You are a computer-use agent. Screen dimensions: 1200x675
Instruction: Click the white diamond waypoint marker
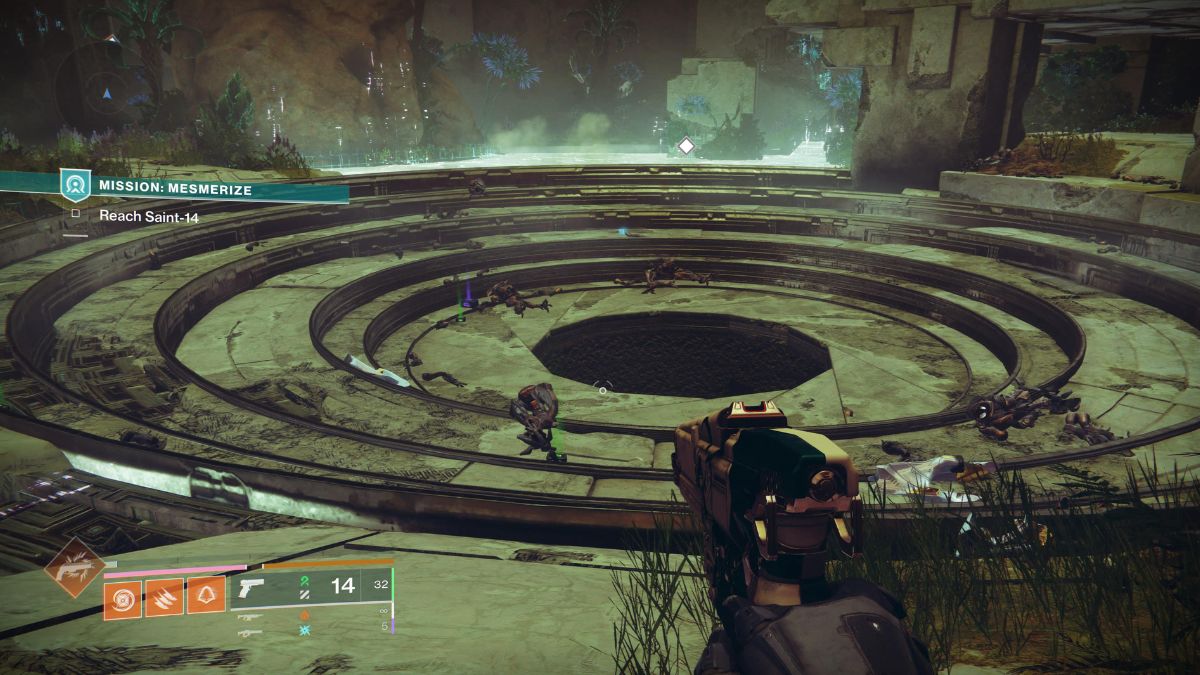686,146
